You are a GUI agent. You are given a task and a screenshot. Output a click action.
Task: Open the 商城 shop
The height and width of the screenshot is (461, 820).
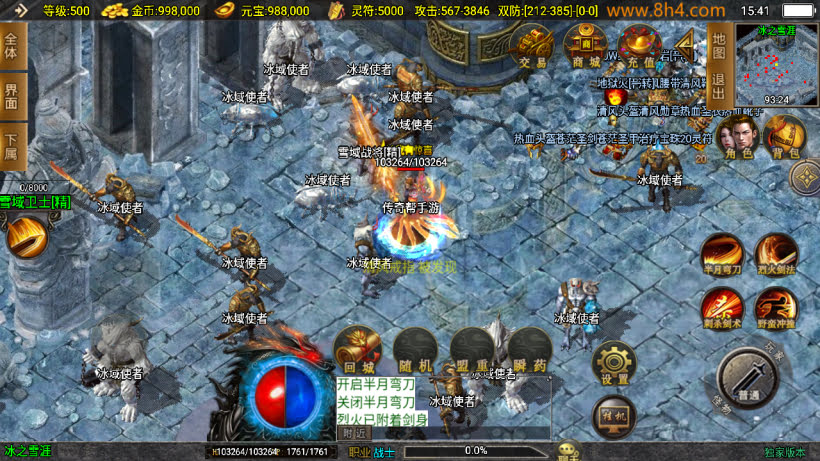585,47
